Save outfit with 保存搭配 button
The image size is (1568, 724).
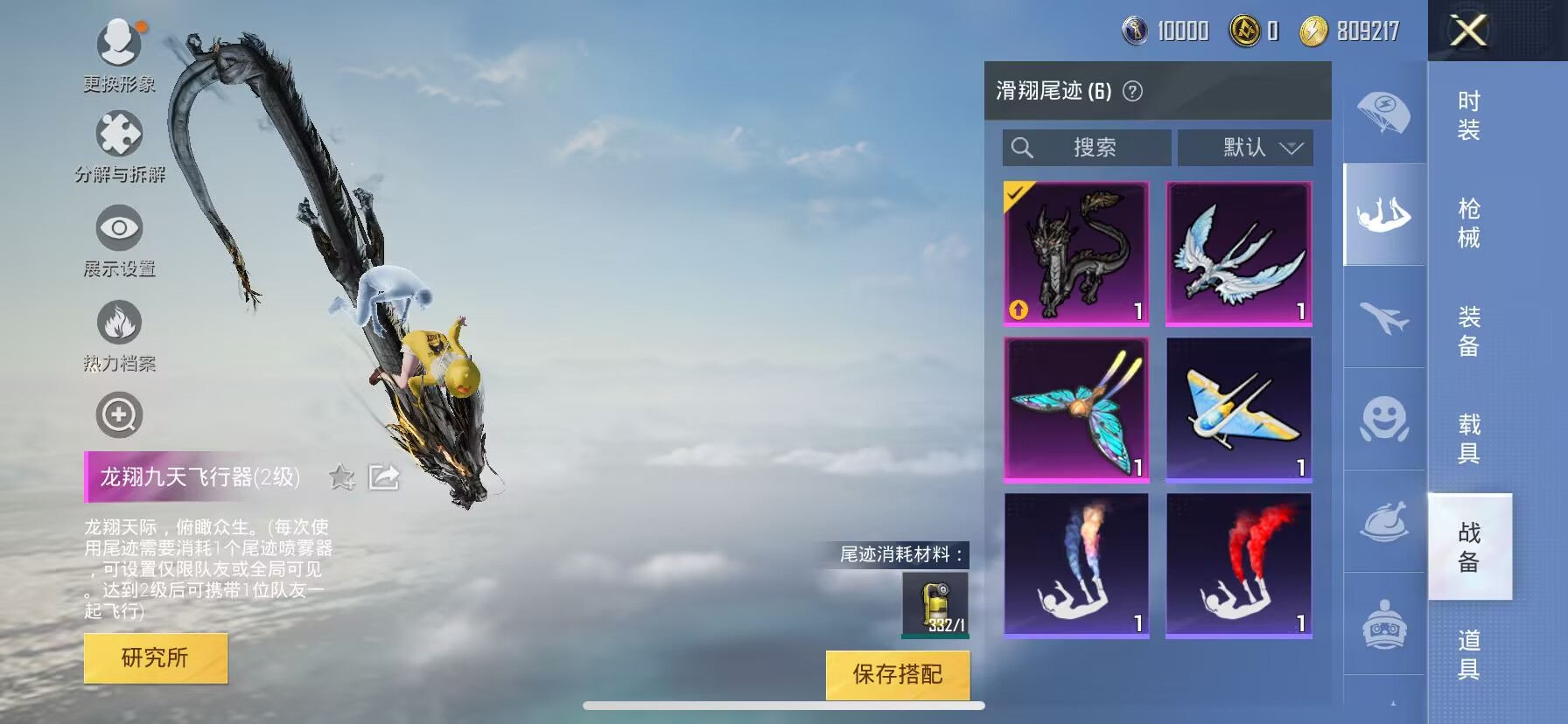coord(897,674)
